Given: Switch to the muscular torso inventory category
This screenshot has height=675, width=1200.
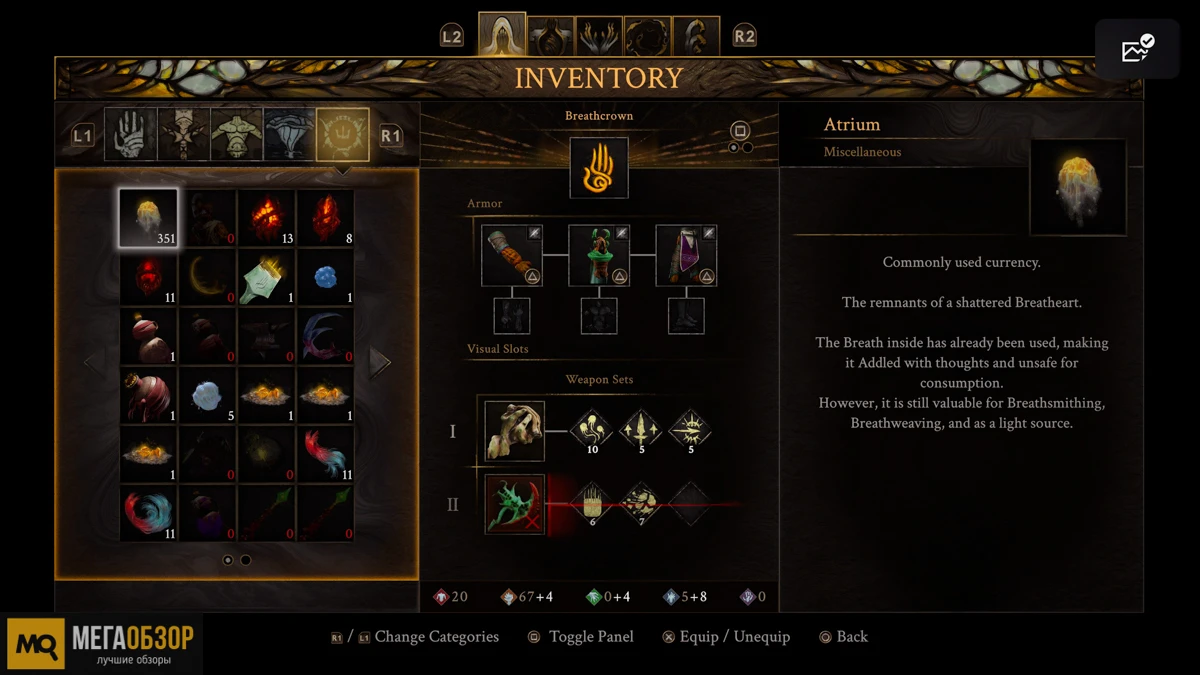Looking at the screenshot, I should [x=236, y=135].
